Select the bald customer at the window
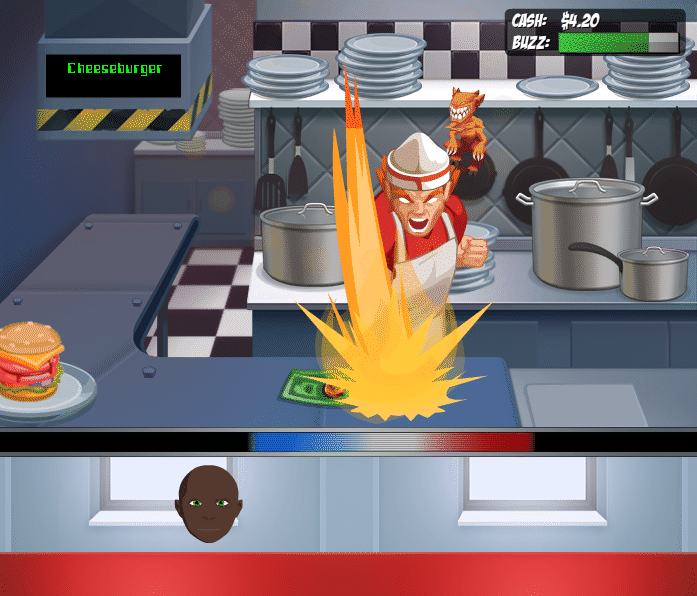697x596 pixels. pyautogui.click(x=209, y=503)
